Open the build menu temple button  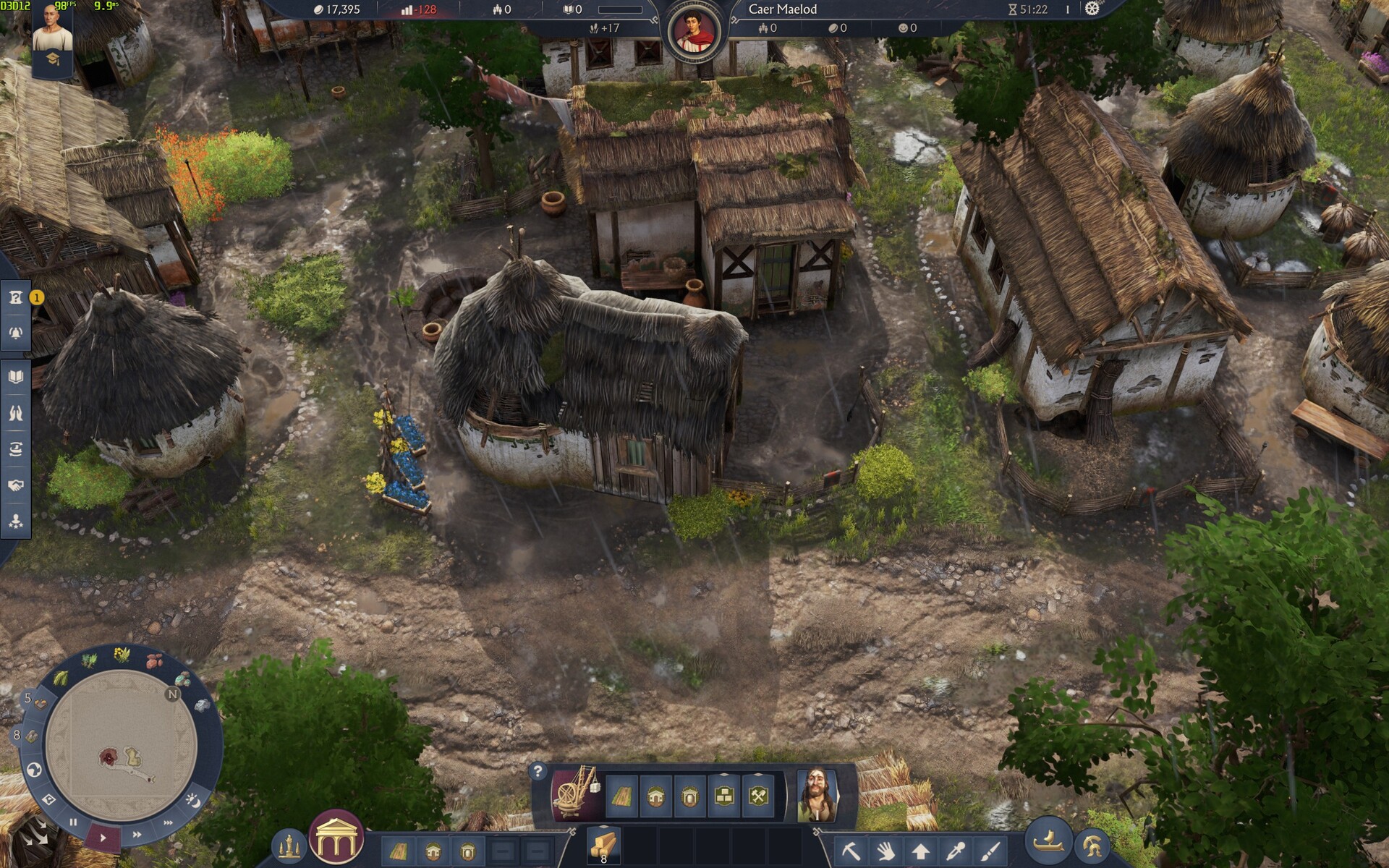pyautogui.click(x=336, y=838)
